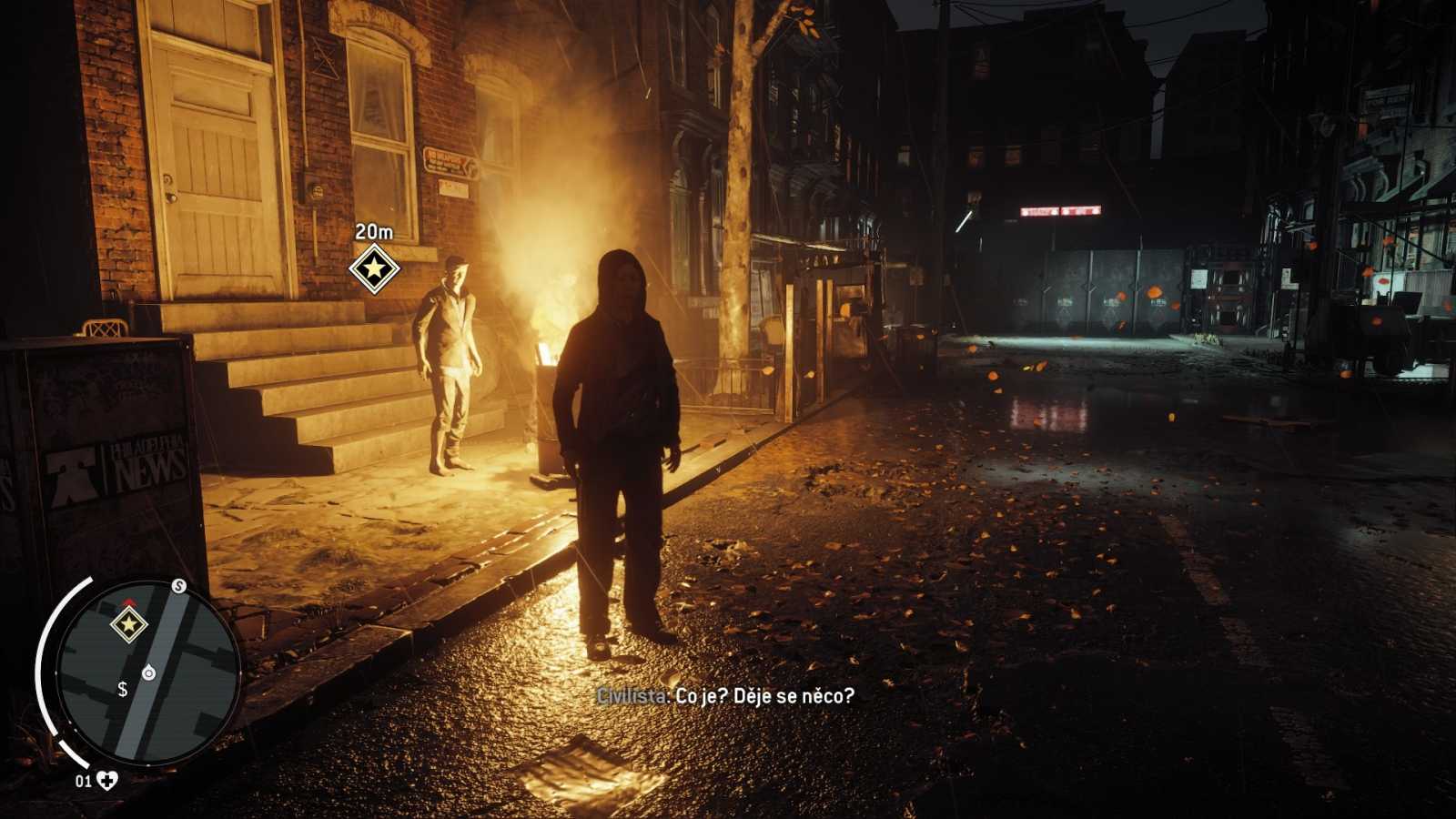1456x819 pixels.
Task: Click the medkit cross inside the health heart
Action: (x=107, y=780)
